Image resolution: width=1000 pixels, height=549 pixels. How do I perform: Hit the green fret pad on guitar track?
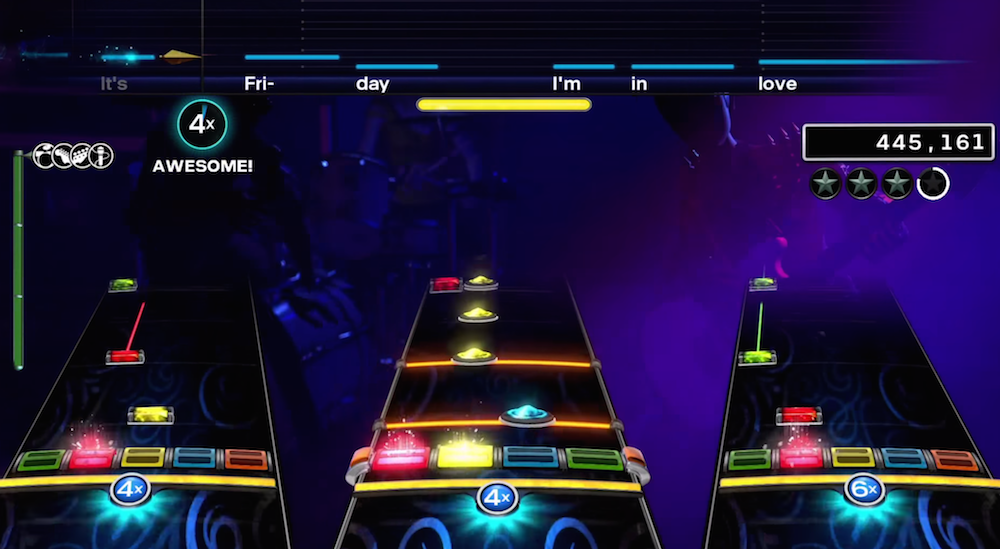coord(41,460)
